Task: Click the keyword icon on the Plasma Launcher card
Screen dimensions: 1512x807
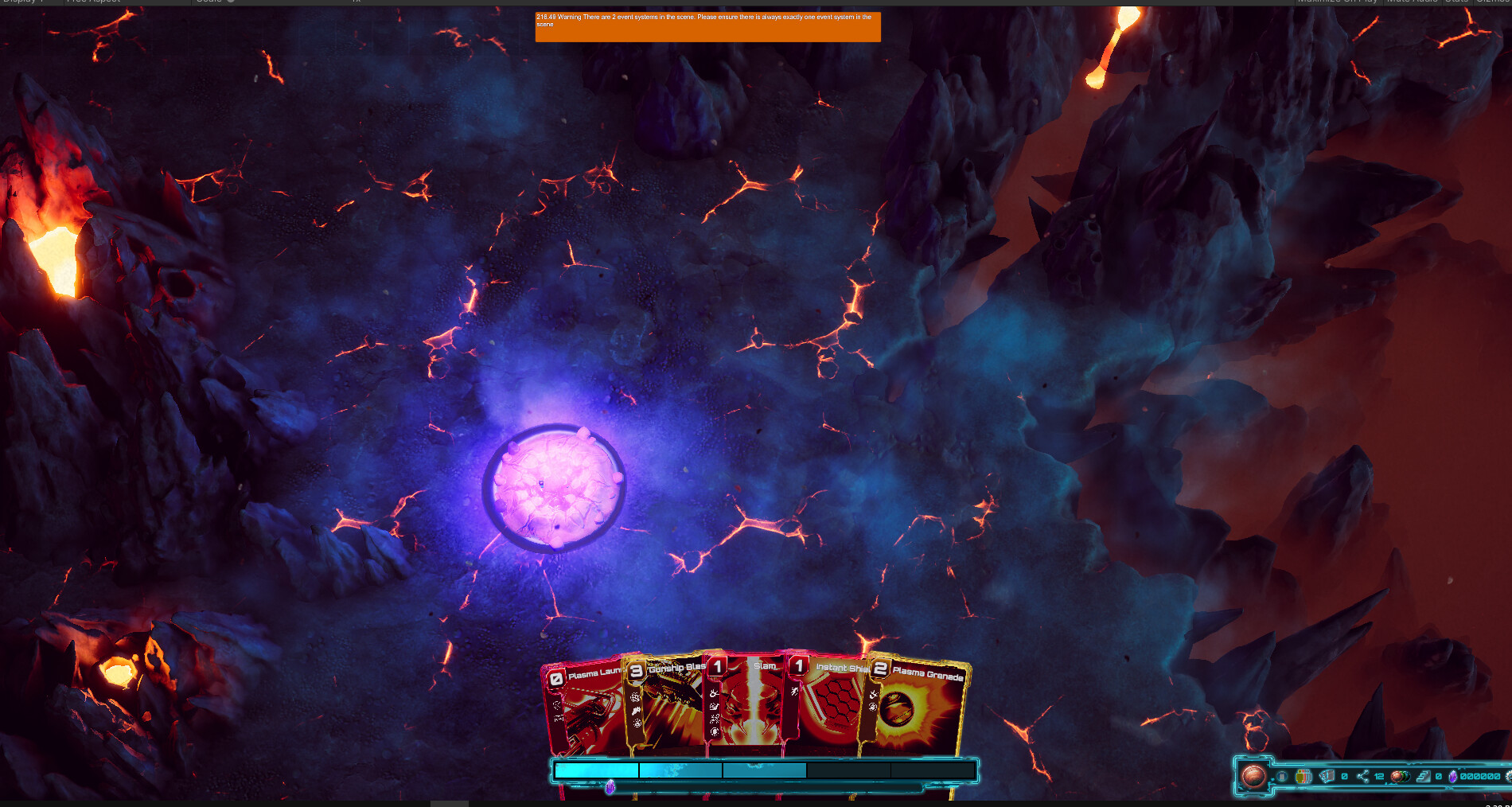Action: tap(557, 705)
